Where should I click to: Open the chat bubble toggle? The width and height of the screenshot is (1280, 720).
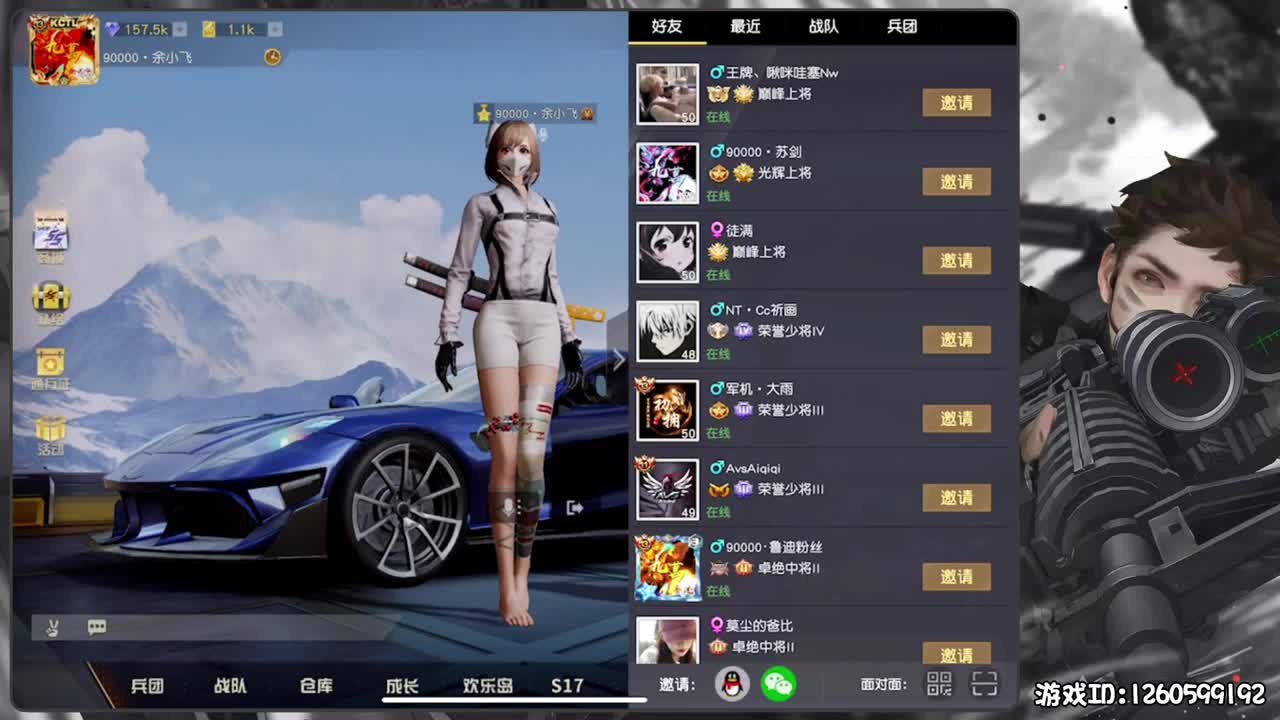95,627
